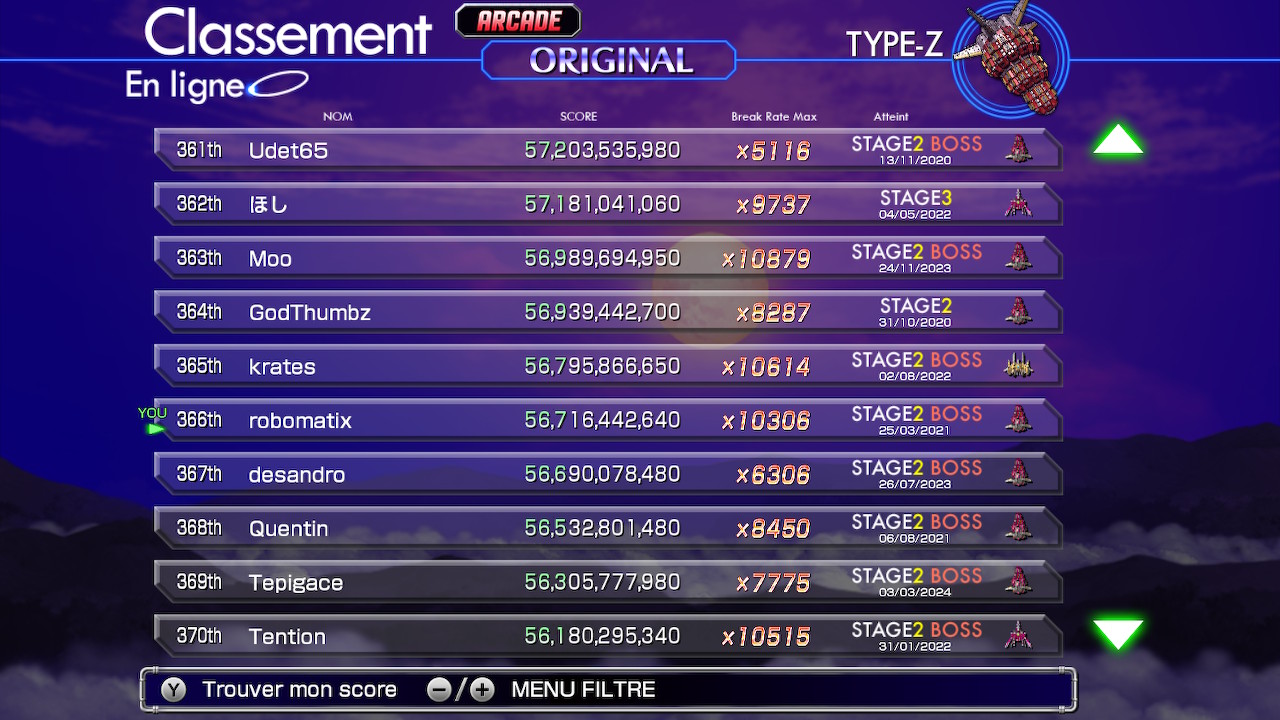Click the green up arrow
This screenshot has width=1280, height=720.
pyautogui.click(x=1117, y=141)
